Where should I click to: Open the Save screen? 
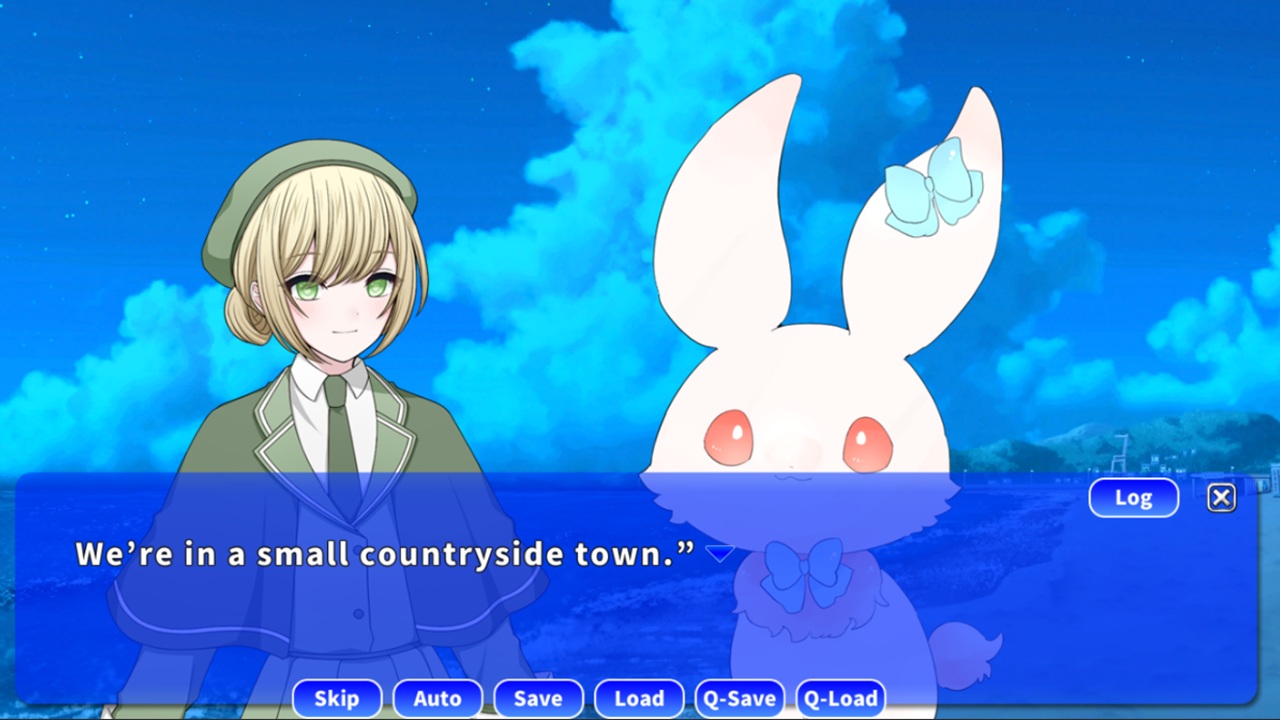click(x=539, y=698)
